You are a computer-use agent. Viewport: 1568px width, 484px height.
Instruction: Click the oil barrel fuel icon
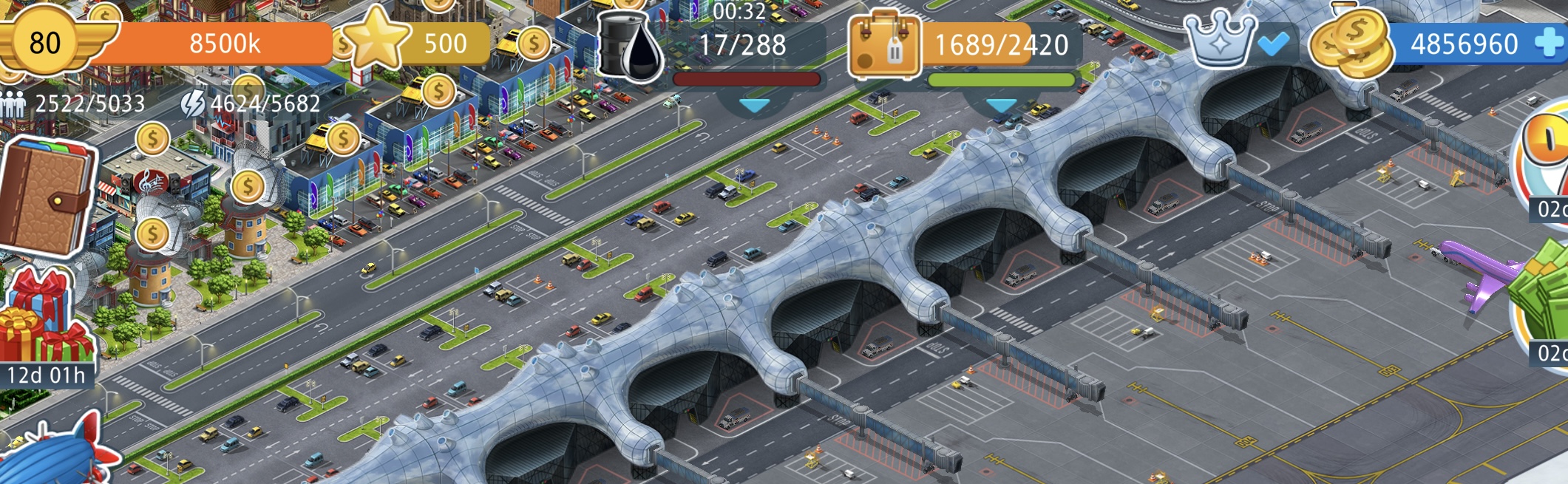(629, 46)
